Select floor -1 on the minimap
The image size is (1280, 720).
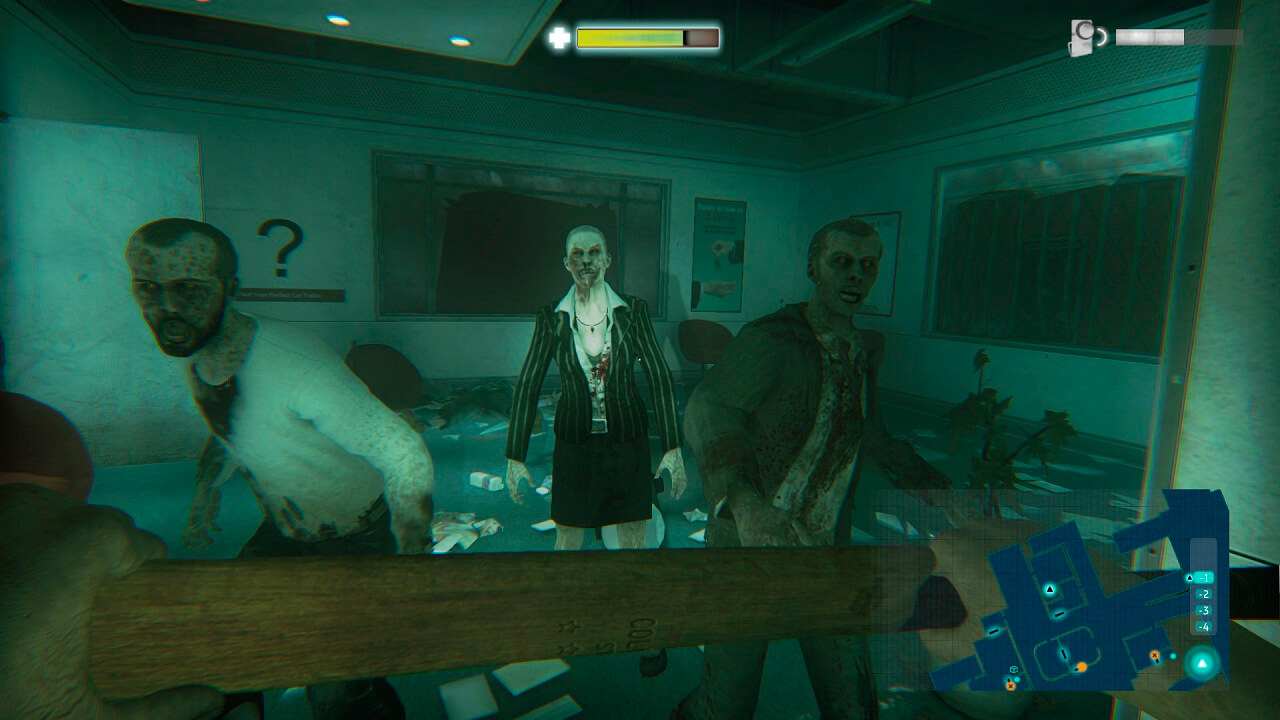(x=1202, y=578)
